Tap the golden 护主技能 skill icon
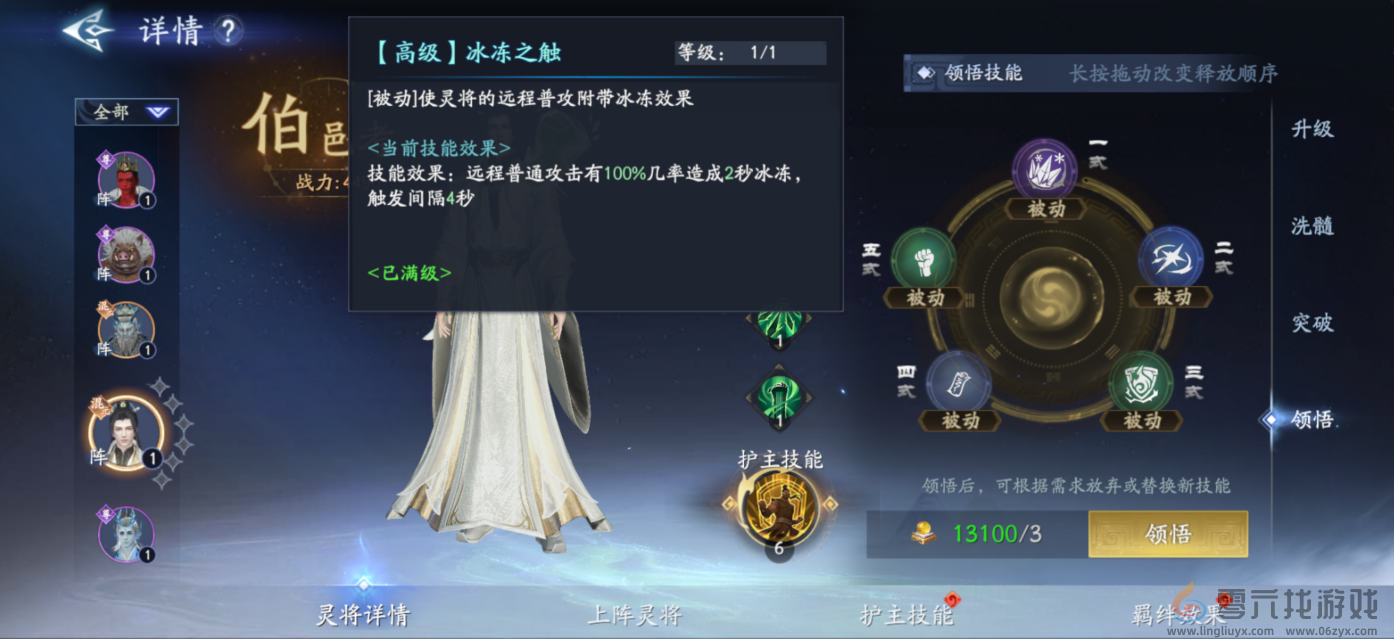Viewport: 1394px width, 639px height. click(x=778, y=507)
